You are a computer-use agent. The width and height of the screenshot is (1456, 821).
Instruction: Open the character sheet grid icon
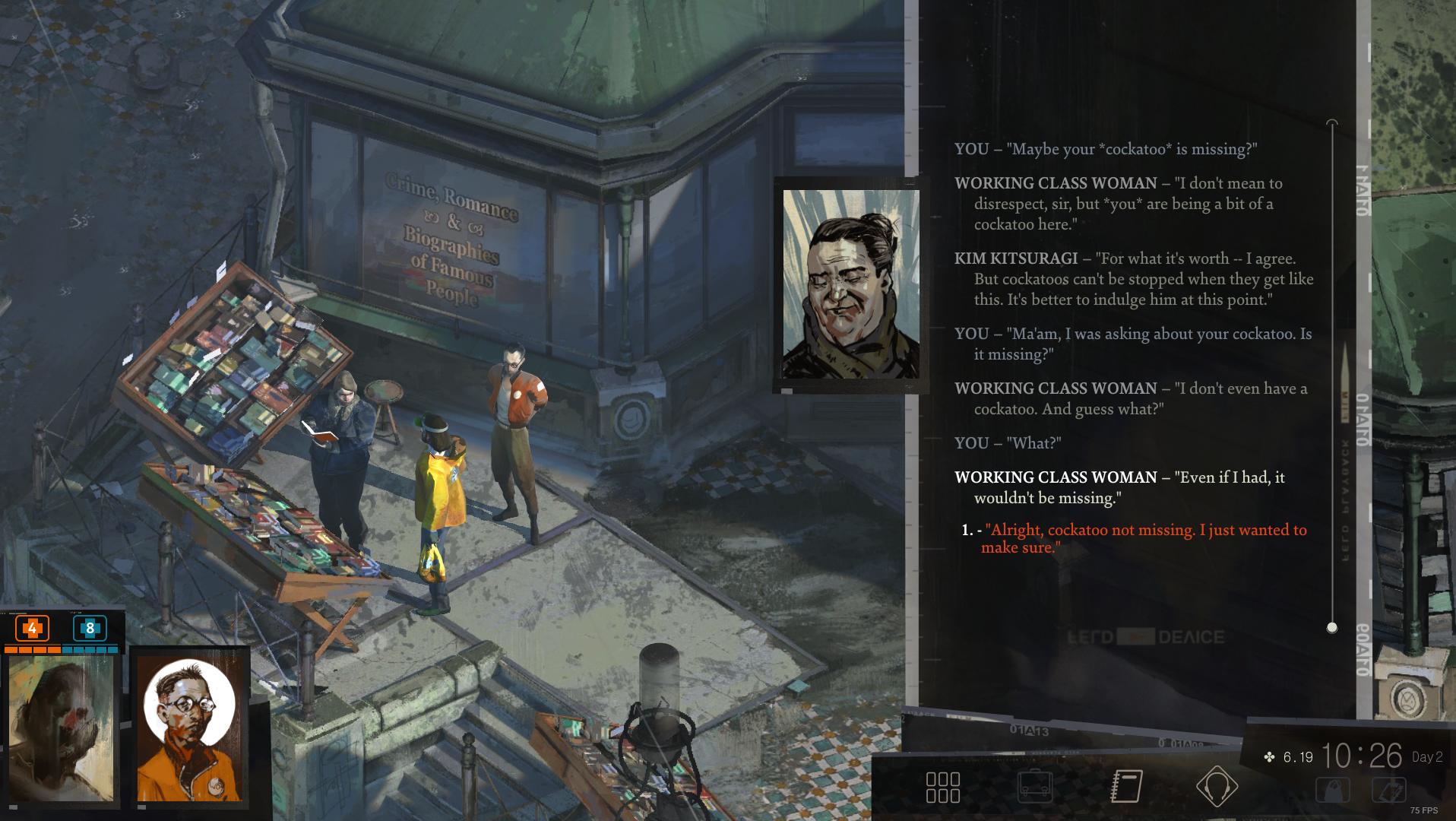tap(942, 788)
